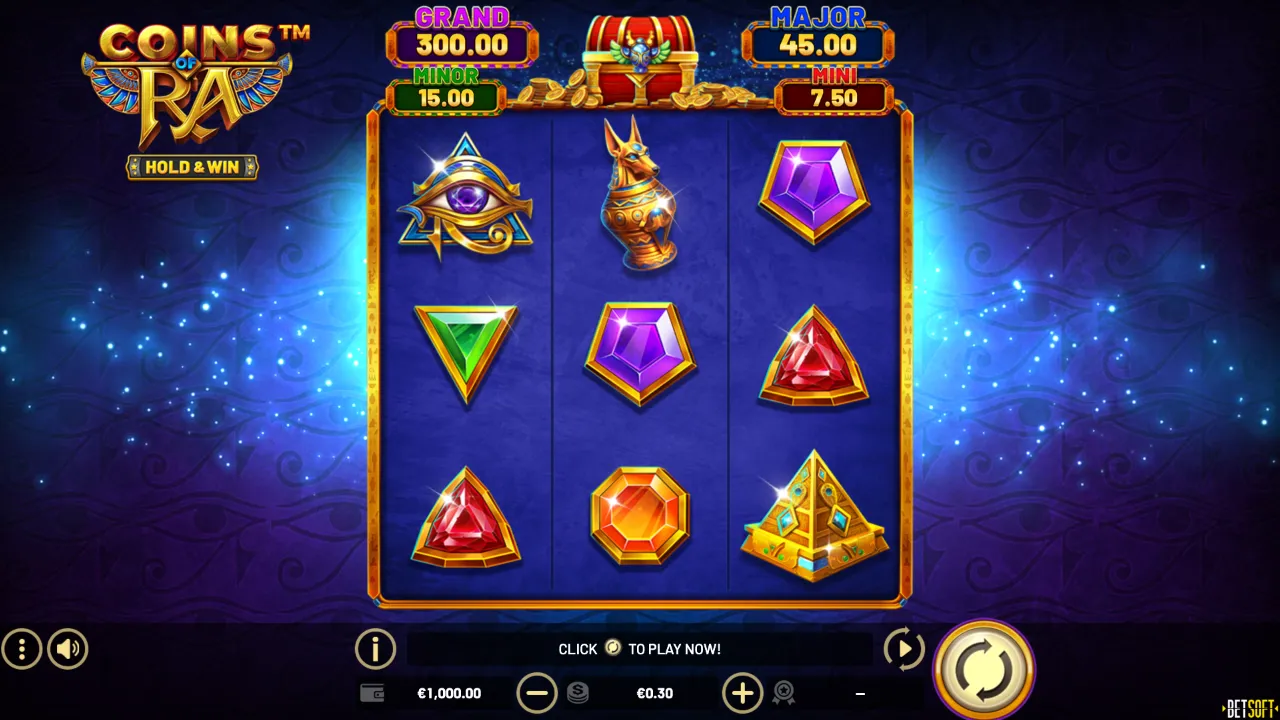The width and height of the screenshot is (1280, 720).
Task: Open the three-dot game menu
Action: click(x=22, y=649)
